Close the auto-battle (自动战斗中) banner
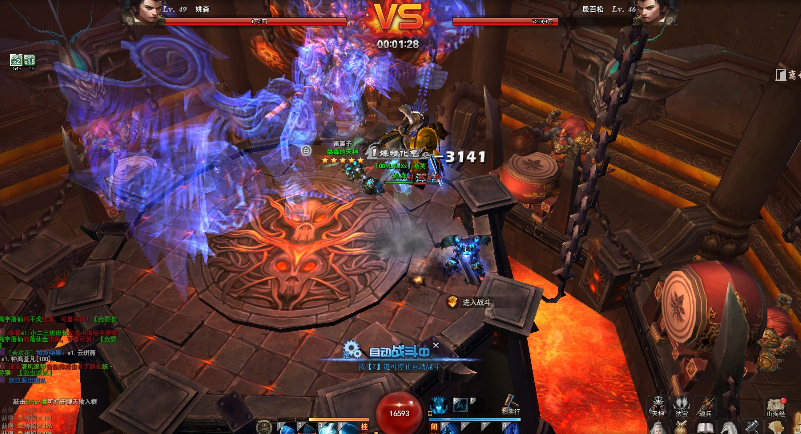 436,343
